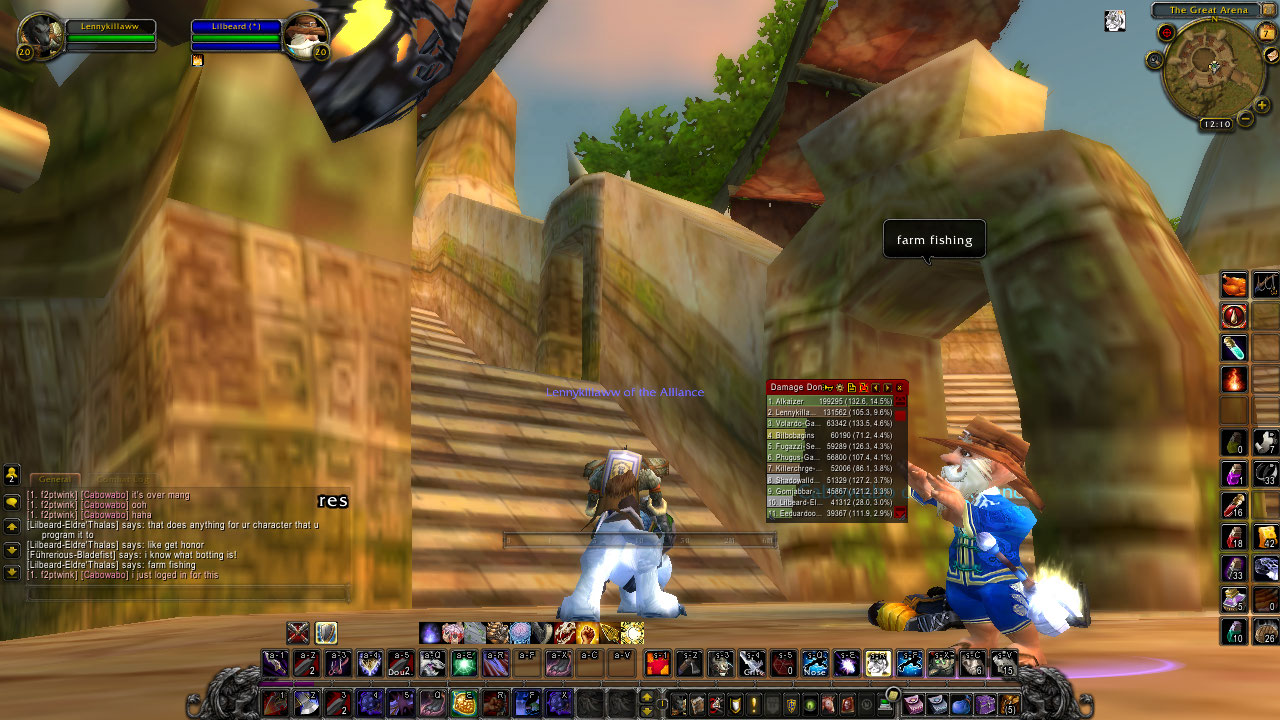Toggle the minimap tracking magnifier button
Image resolution: width=1280 pixels, height=720 pixels.
tap(1155, 60)
